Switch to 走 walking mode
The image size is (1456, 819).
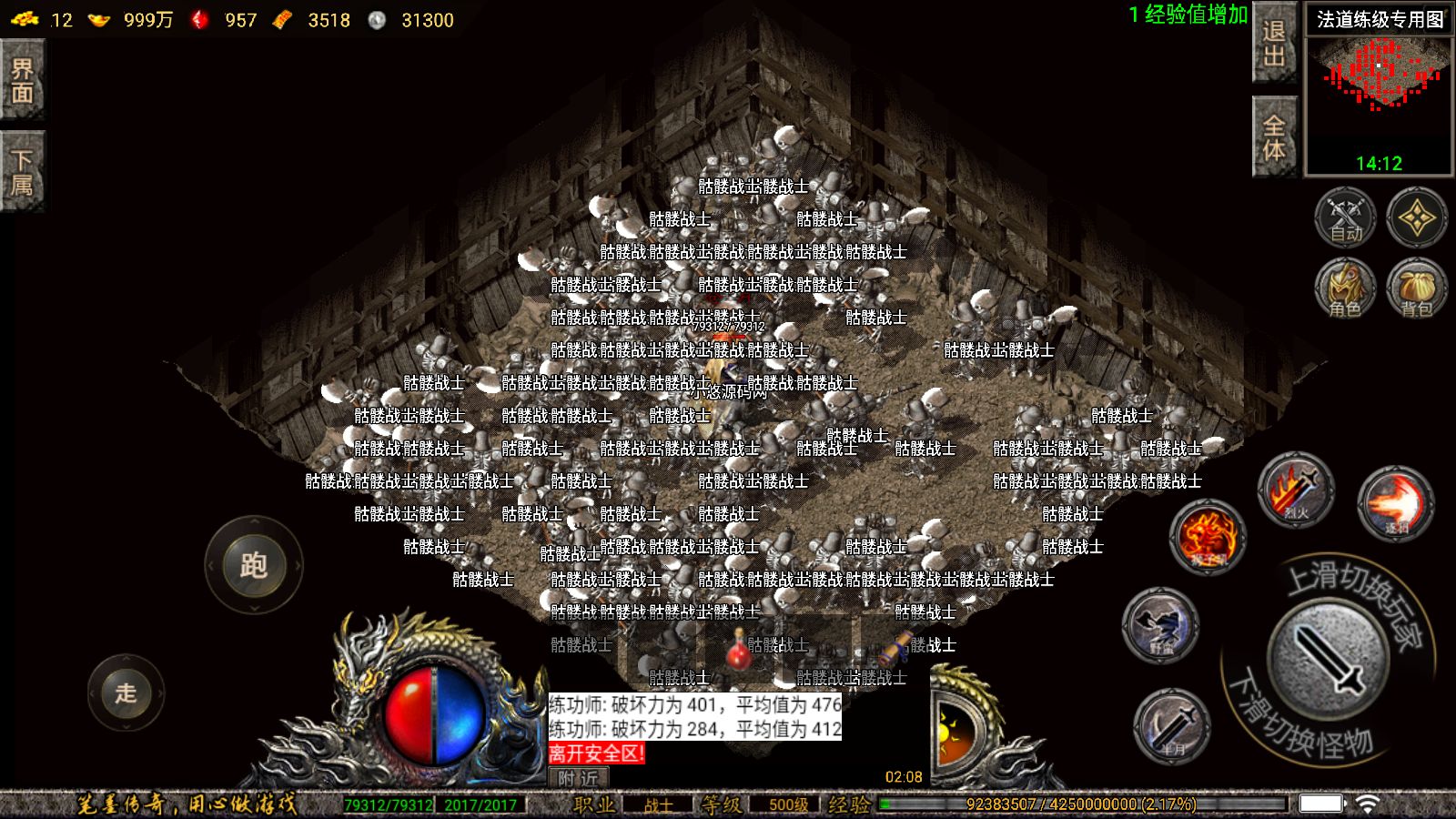coord(126,693)
